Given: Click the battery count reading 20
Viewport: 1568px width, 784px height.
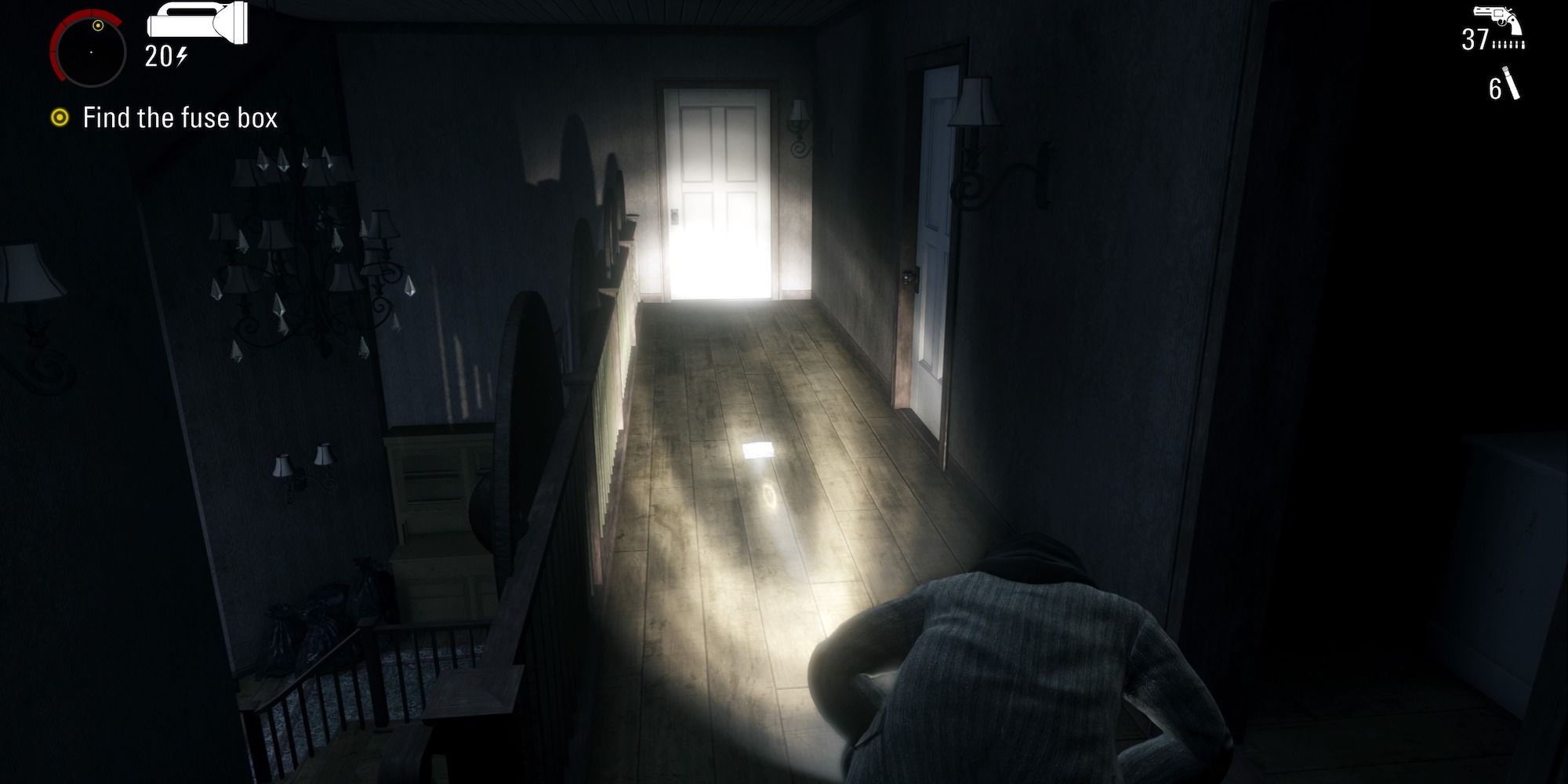Looking at the screenshot, I should (159, 56).
